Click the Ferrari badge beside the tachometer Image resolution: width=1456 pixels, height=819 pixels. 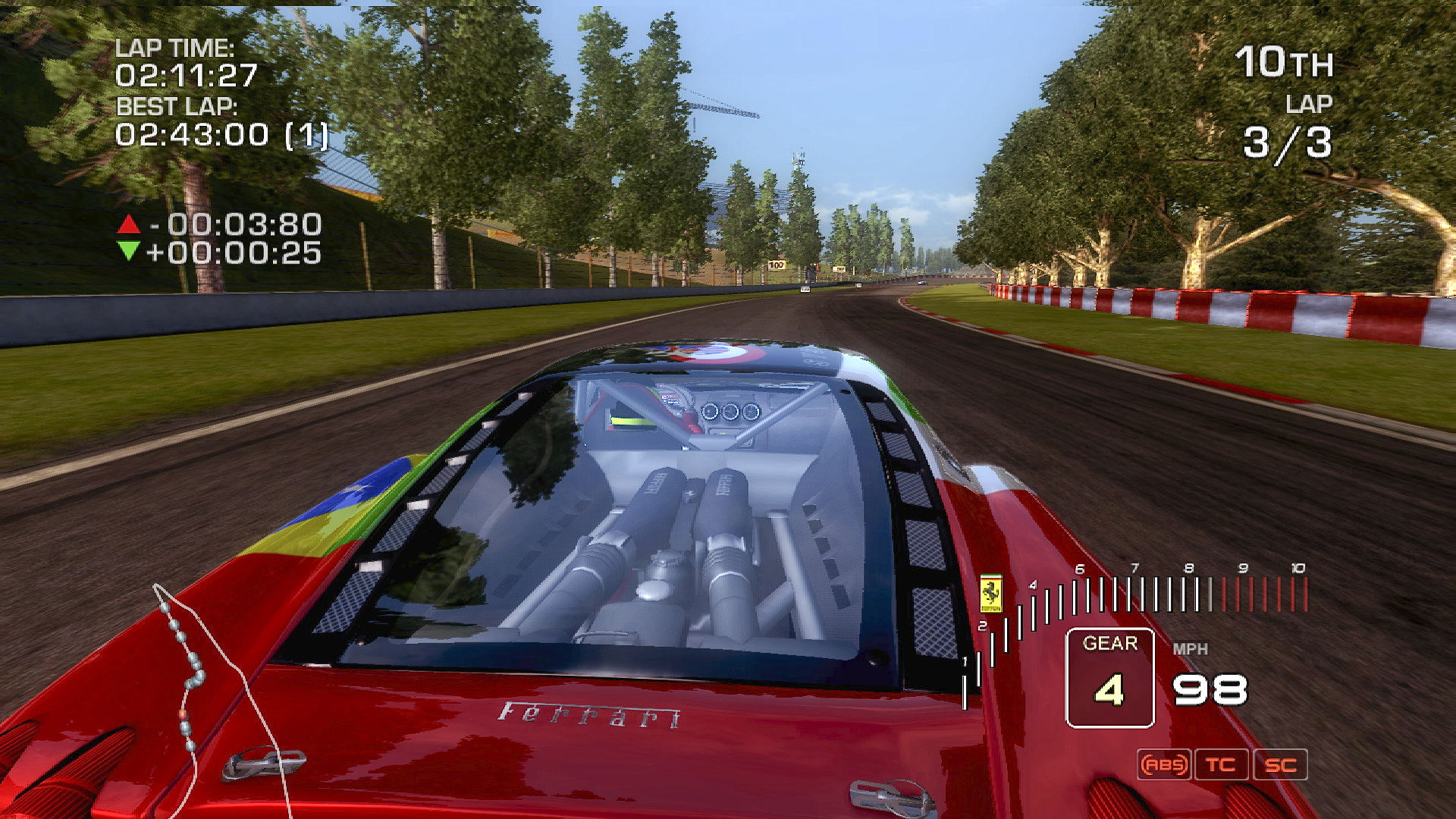[990, 593]
